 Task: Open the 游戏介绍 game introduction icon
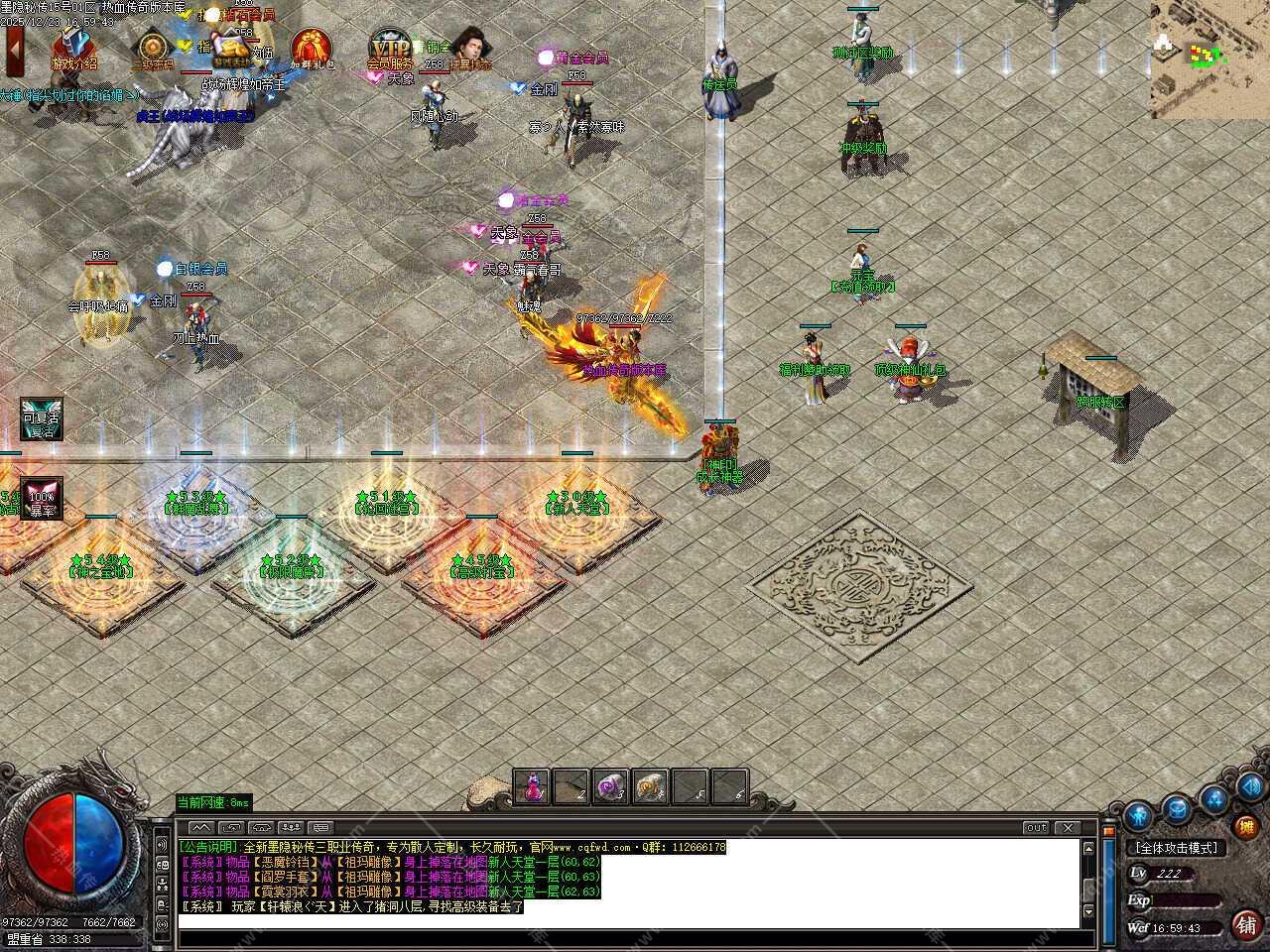click(x=73, y=49)
